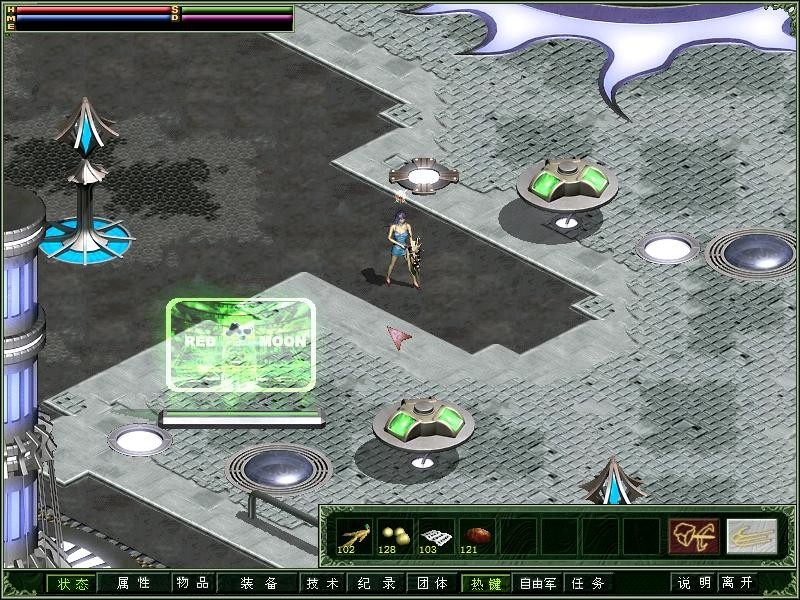Open the 团体 group menu
The height and width of the screenshot is (600, 800).
point(432,583)
